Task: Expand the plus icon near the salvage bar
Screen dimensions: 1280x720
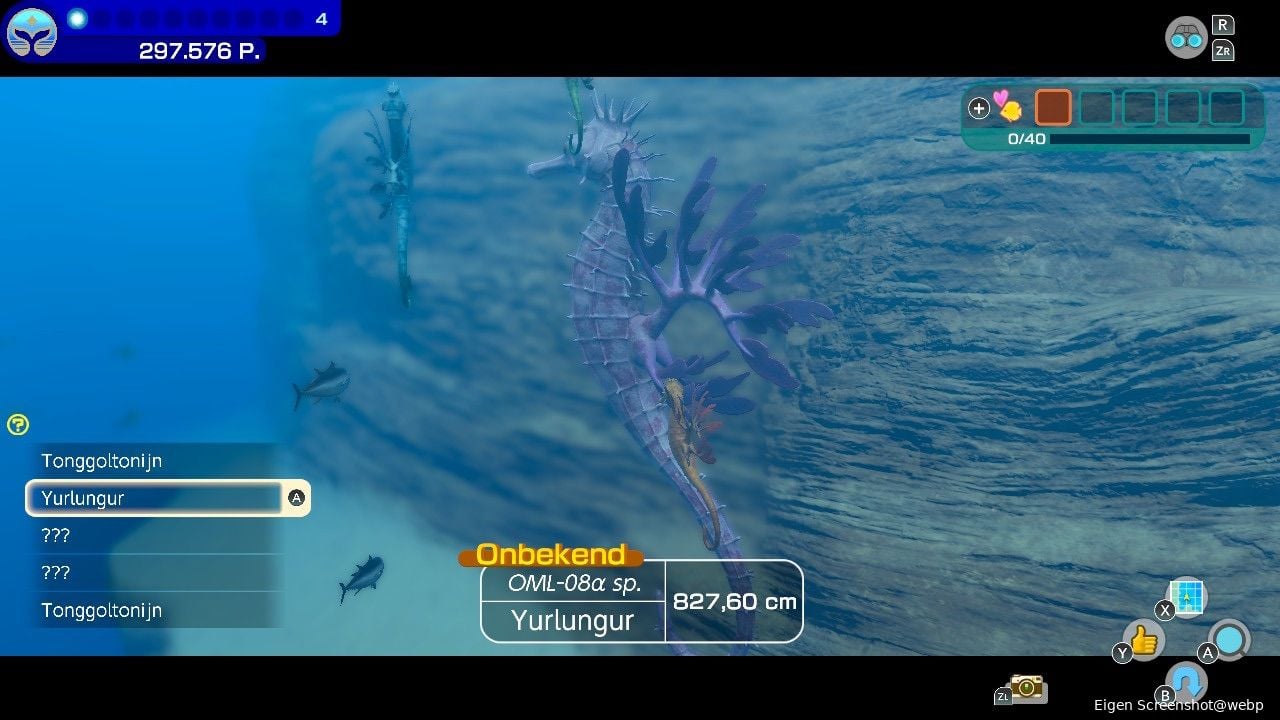Action: [x=978, y=107]
